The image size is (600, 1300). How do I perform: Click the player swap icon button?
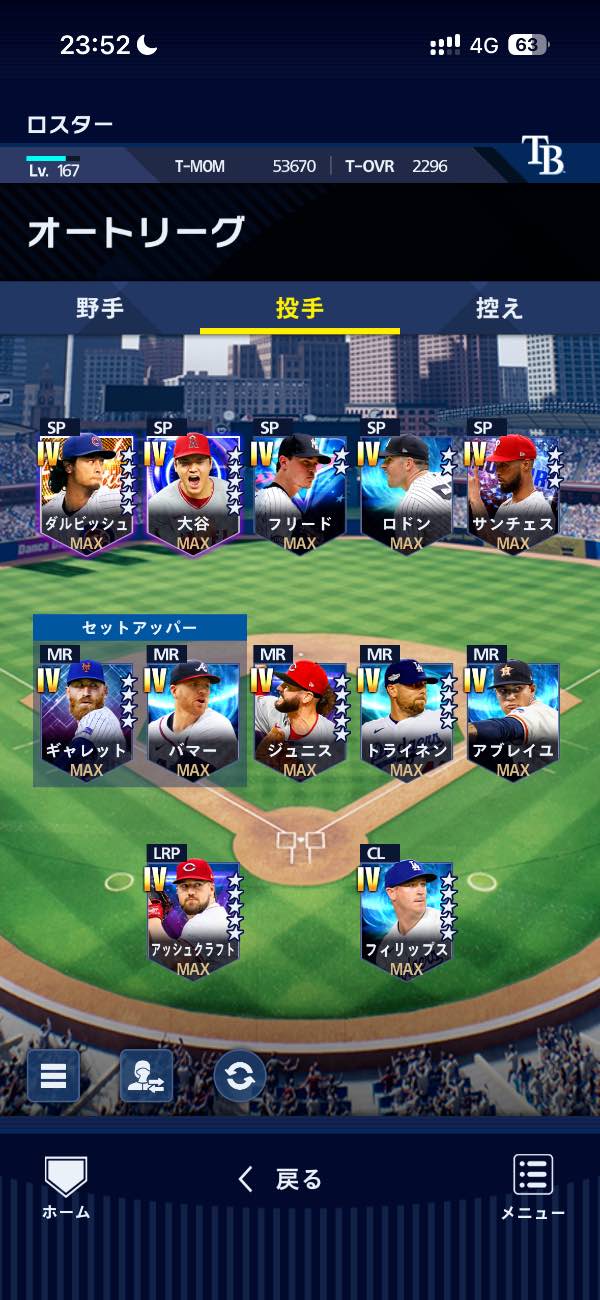(x=146, y=1076)
